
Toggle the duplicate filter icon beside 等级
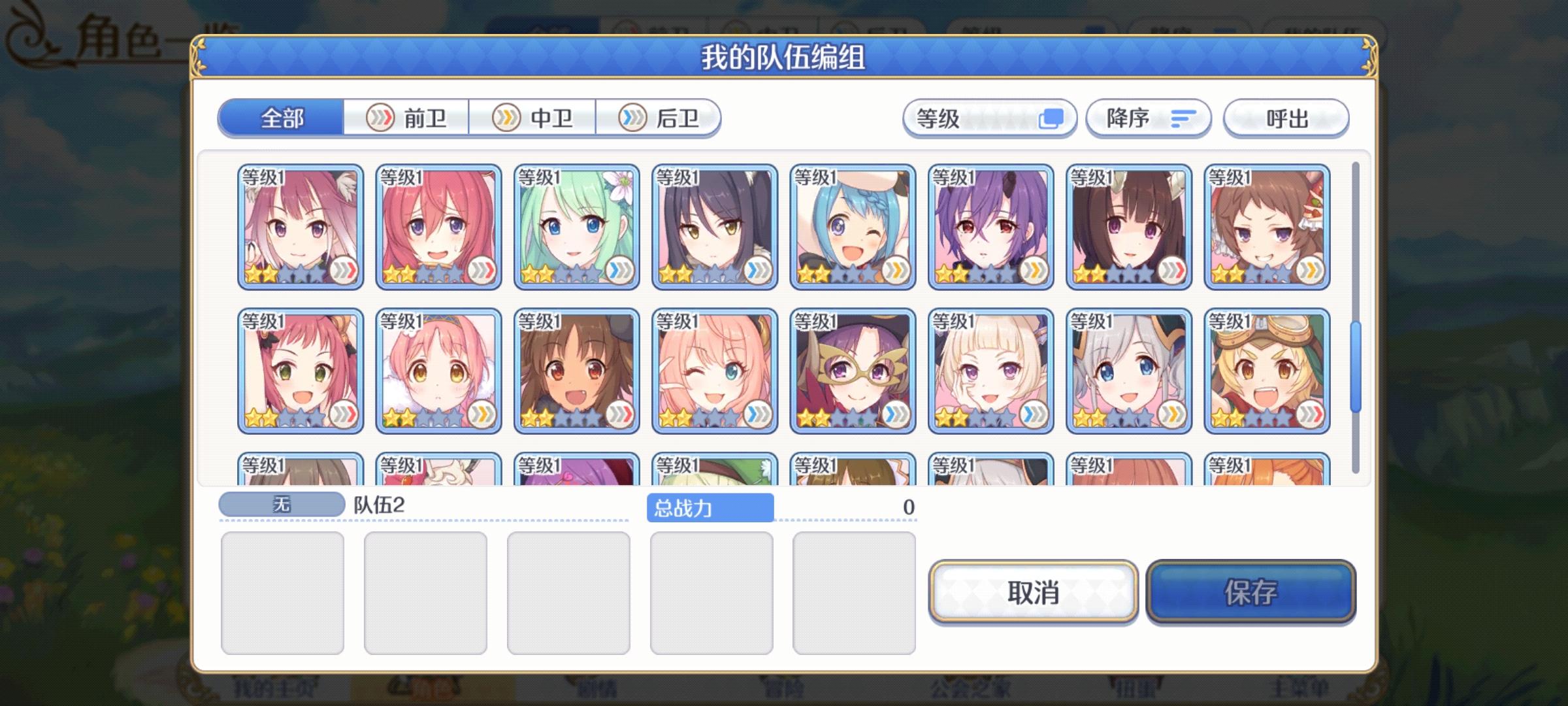[1053, 117]
